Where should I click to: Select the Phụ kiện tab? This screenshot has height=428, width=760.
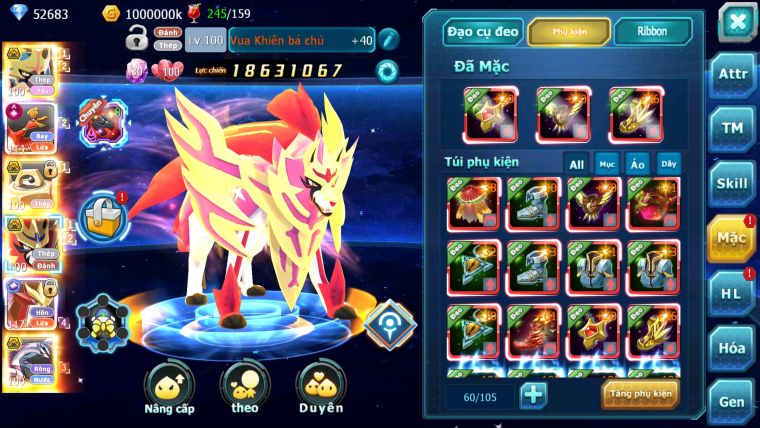pyautogui.click(x=569, y=31)
